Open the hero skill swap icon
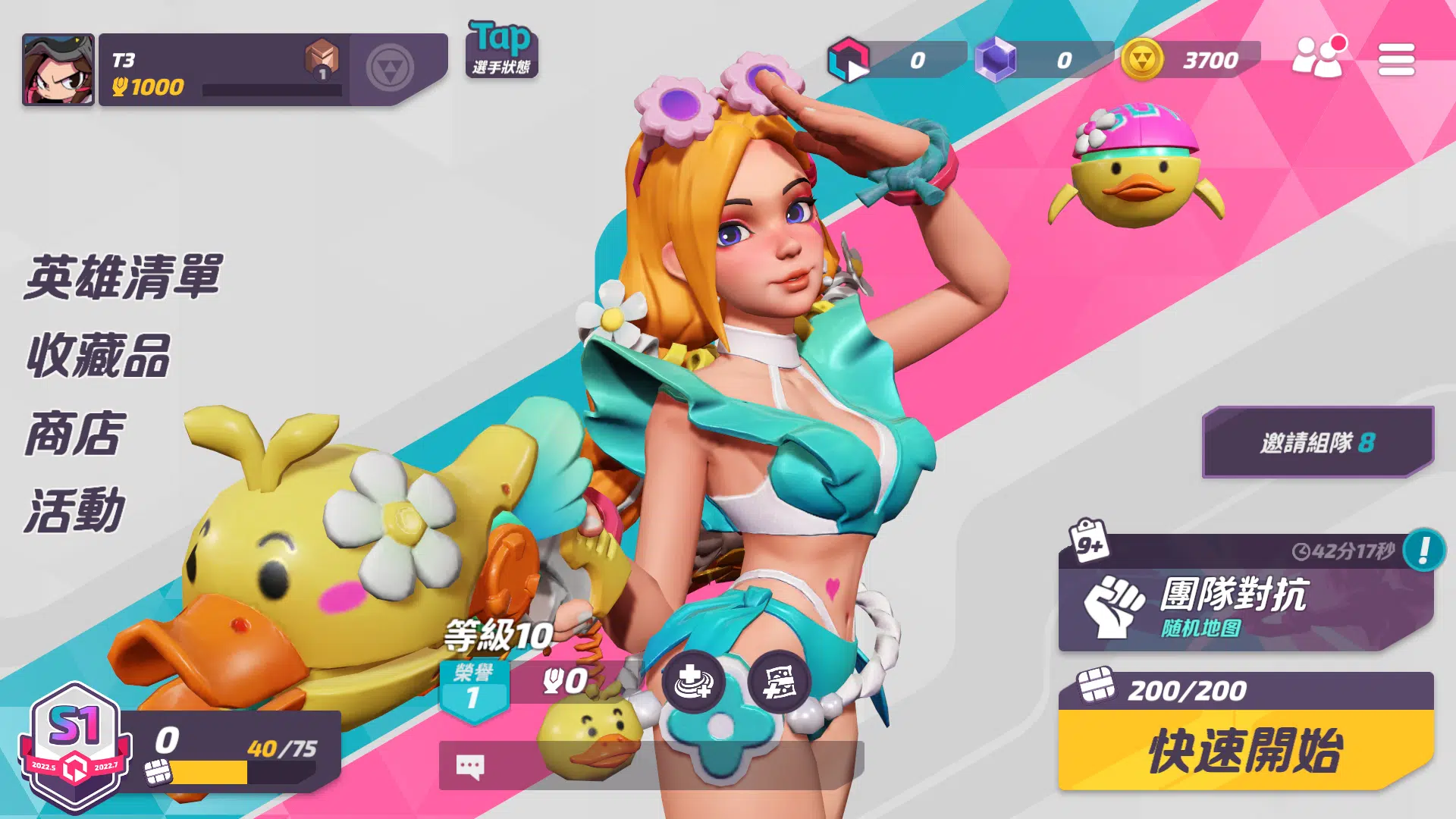This screenshot has width=1456, height=819. click(x=693, y=682)
